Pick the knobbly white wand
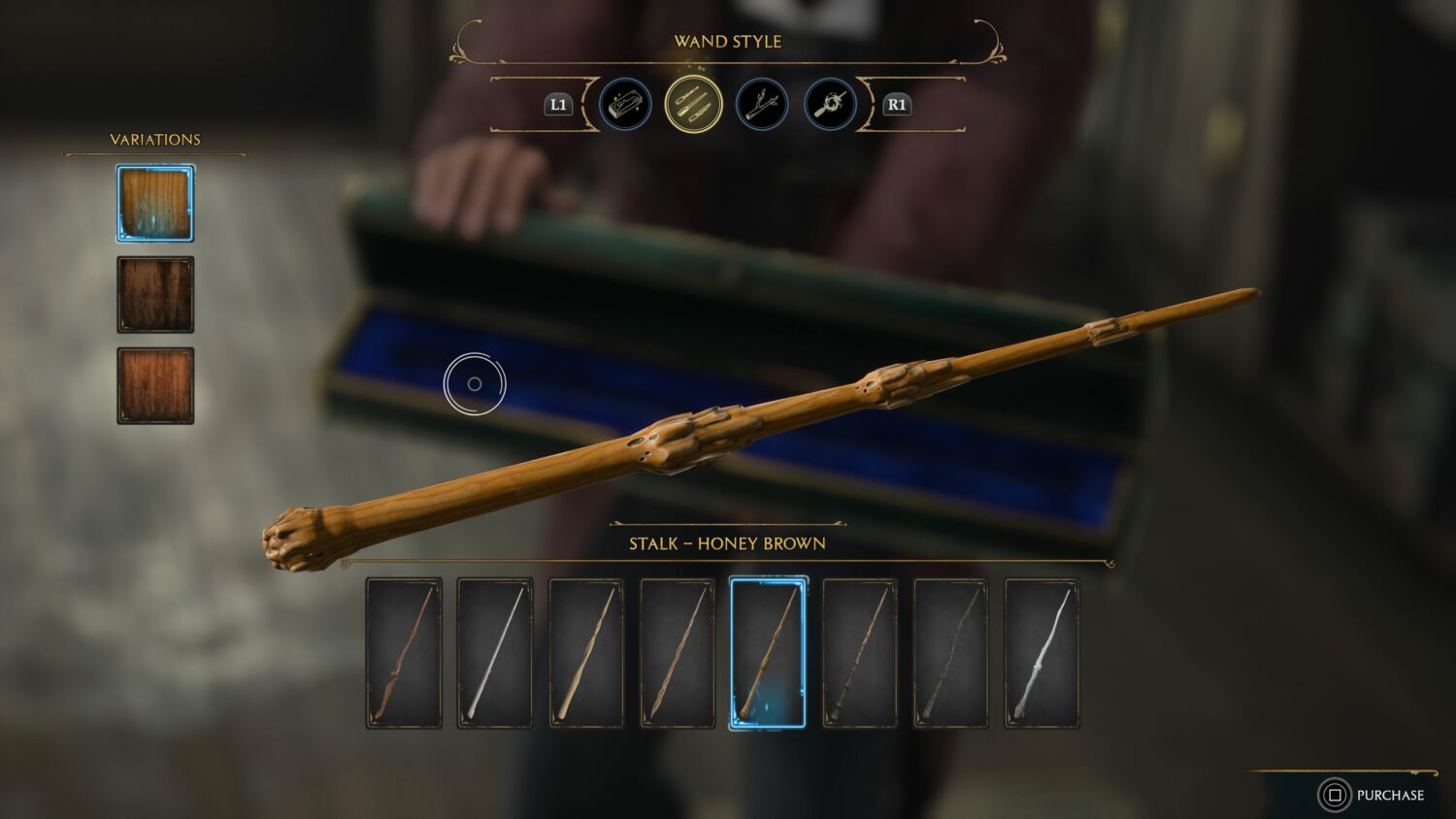1456x819 pixels. coord(1042,653)
